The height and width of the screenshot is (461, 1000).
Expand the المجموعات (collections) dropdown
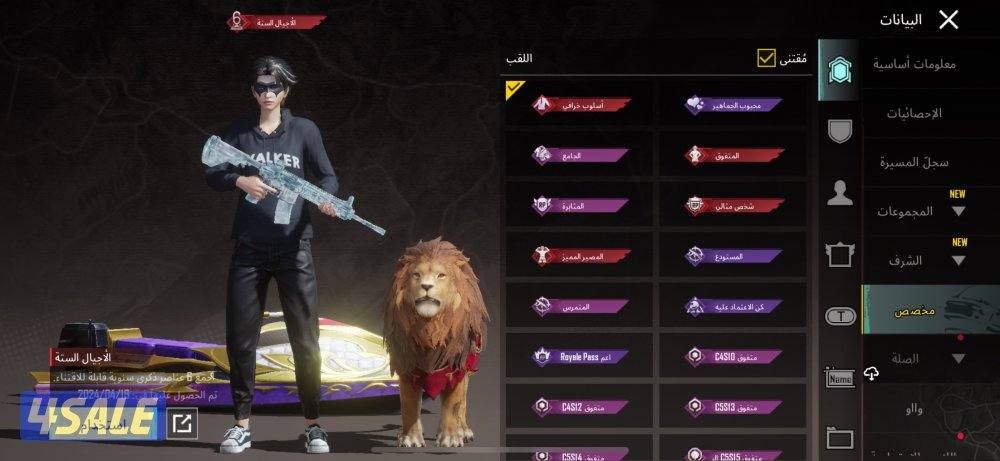(x=920, y=211)
